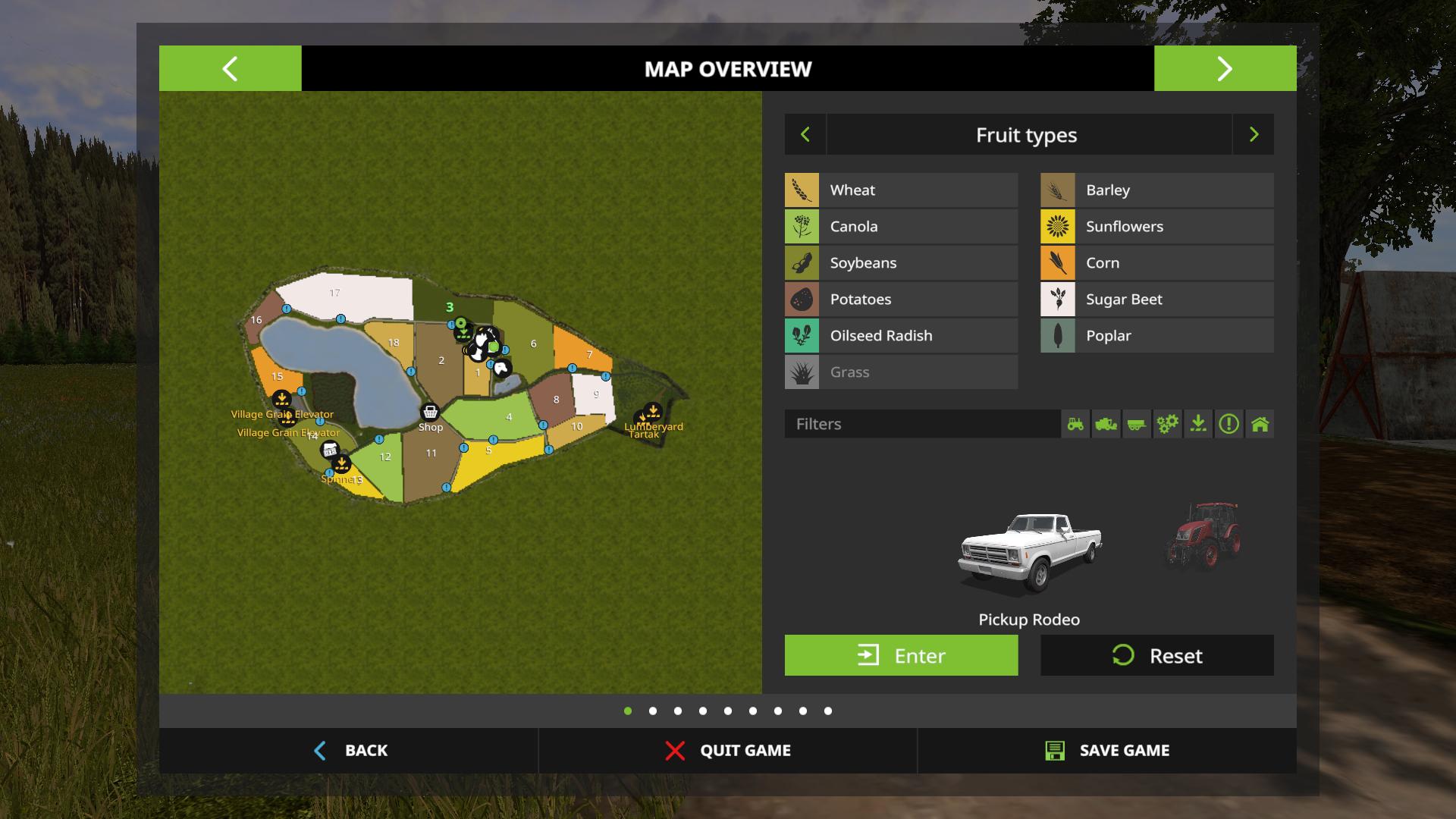Toggle the tractor filter icon
The height and width of the screenshot is (819, 1456).
click(x=1075, y=424)
